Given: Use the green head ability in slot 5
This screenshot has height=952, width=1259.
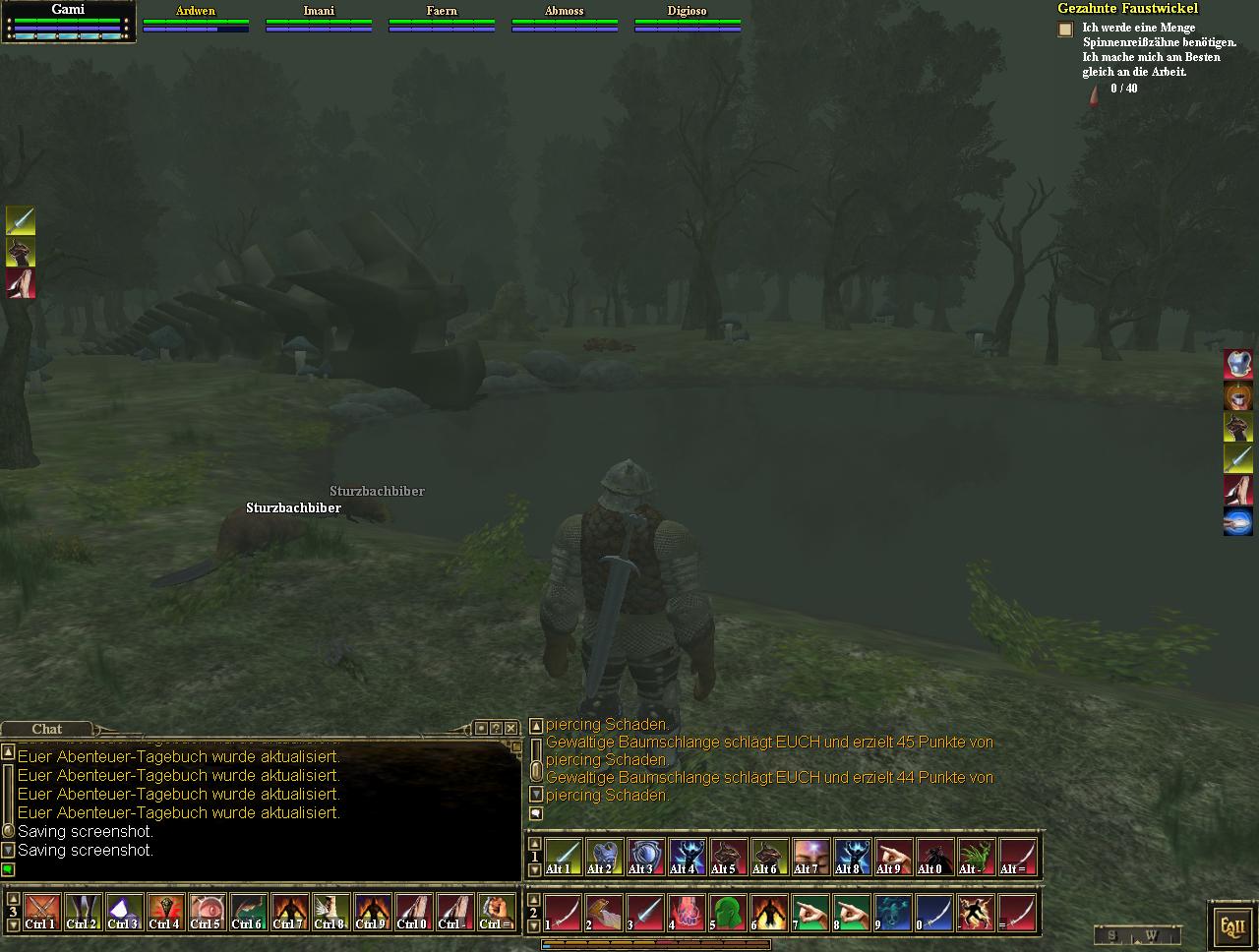Looking at the screenshot, I should 727,913.
